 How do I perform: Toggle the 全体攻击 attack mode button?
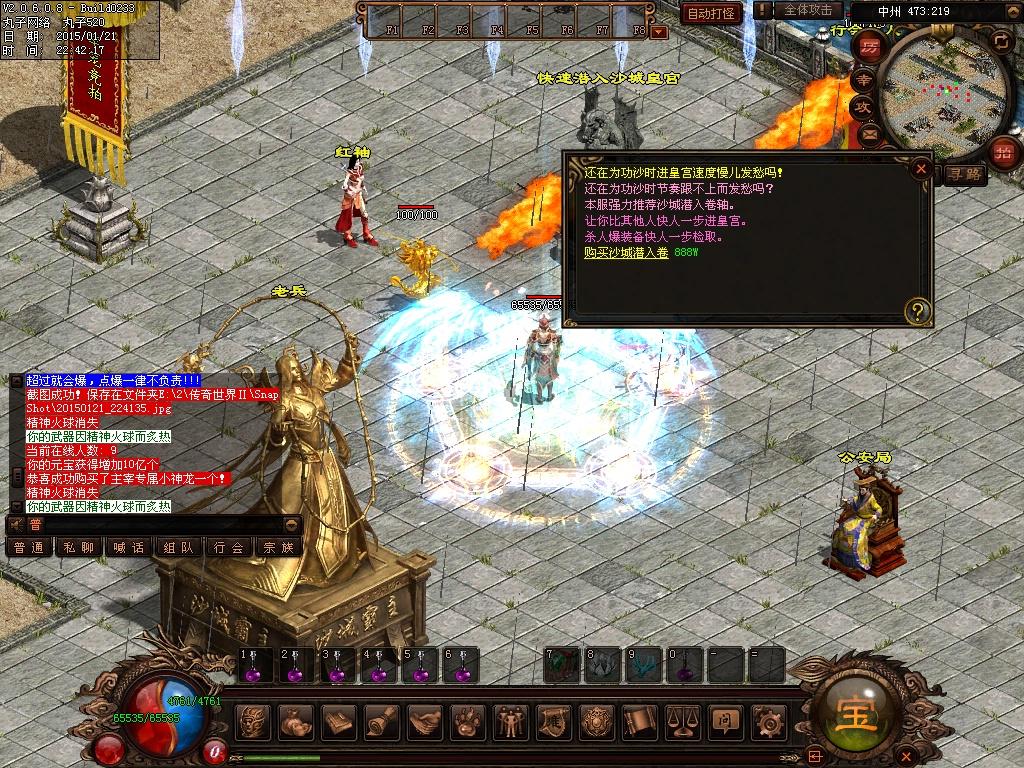point(807,10)
